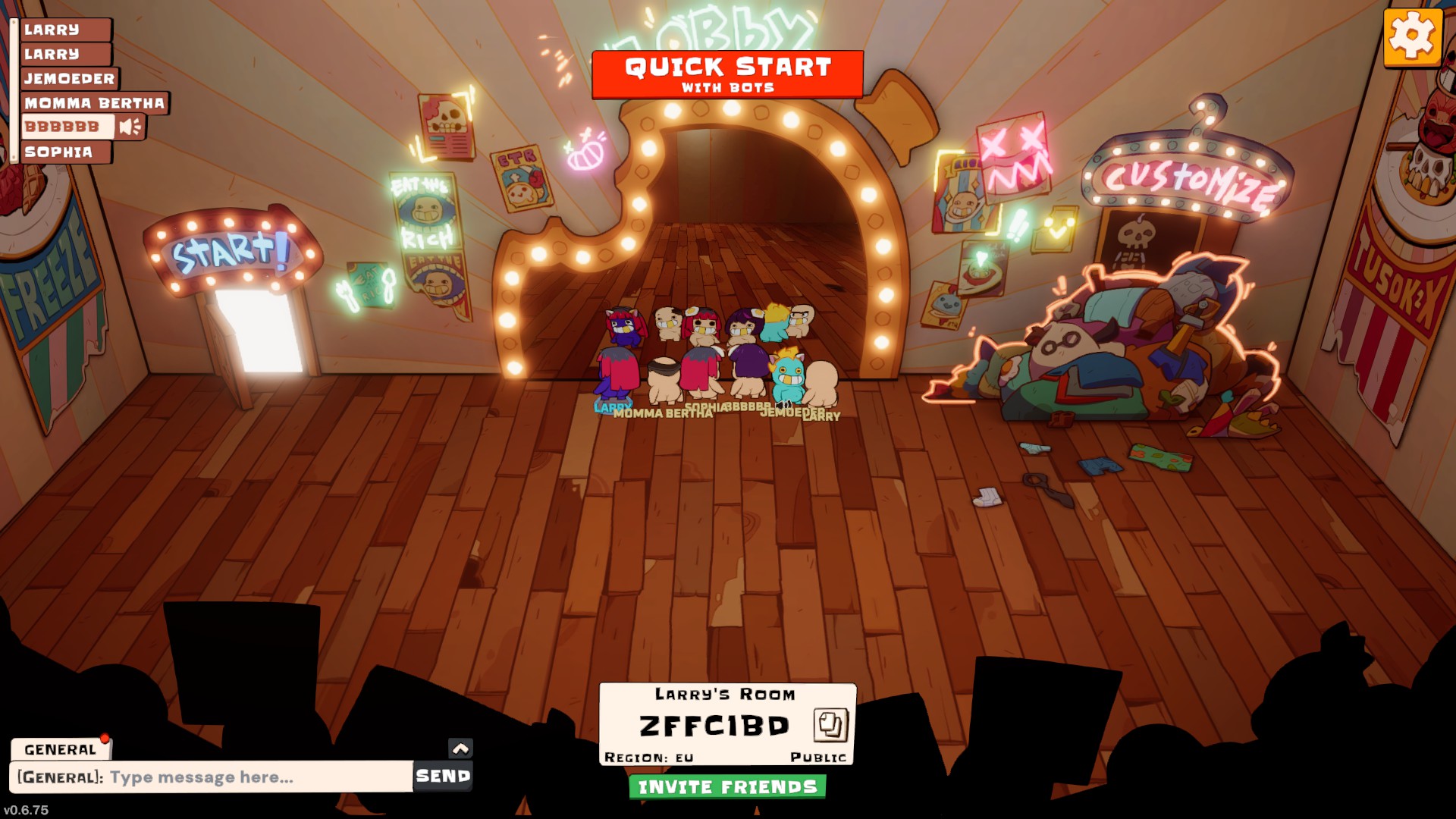Viewport: 1456px width, 819px height.
Task: Expand the chat window with arrow
Action: point(460,748)
